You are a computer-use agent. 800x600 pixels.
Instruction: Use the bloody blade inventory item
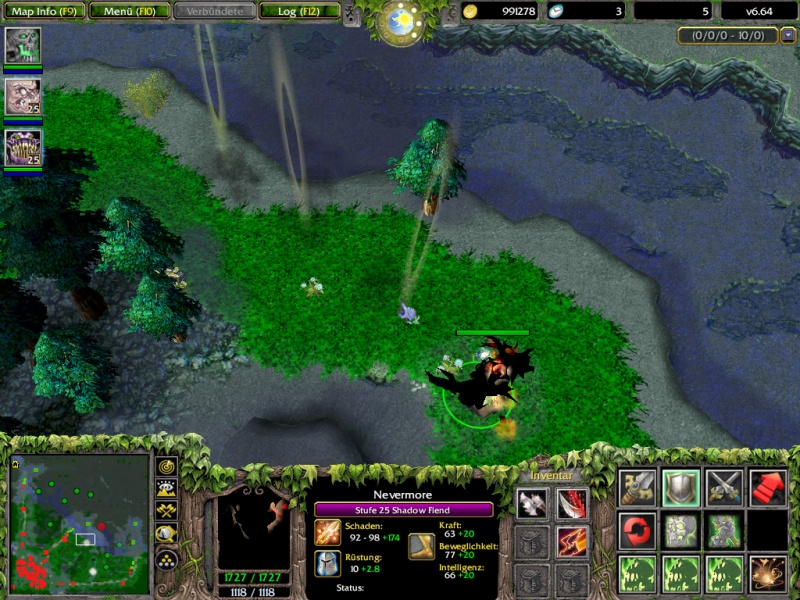point(572,503)
